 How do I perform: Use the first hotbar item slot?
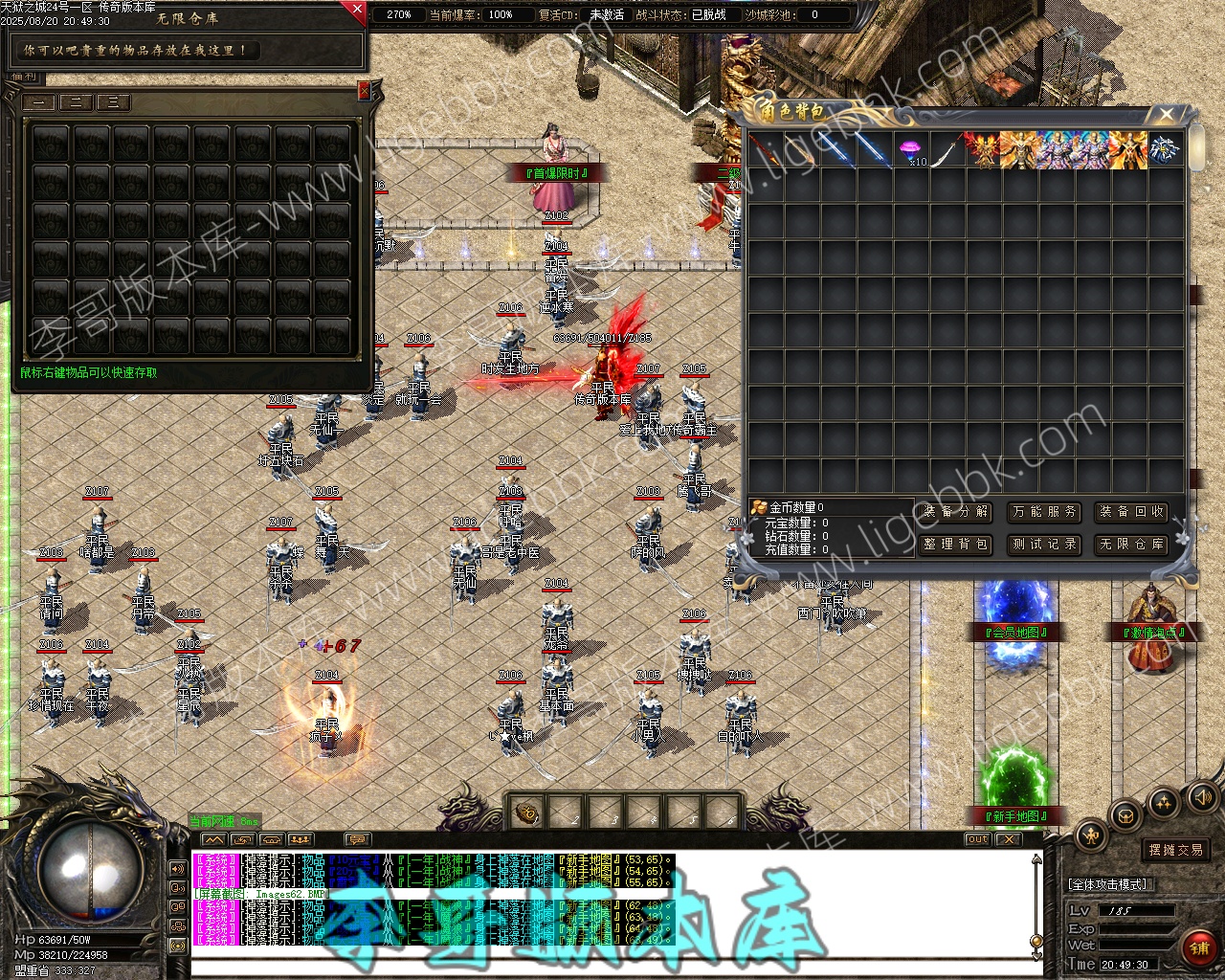coord(526,813)
